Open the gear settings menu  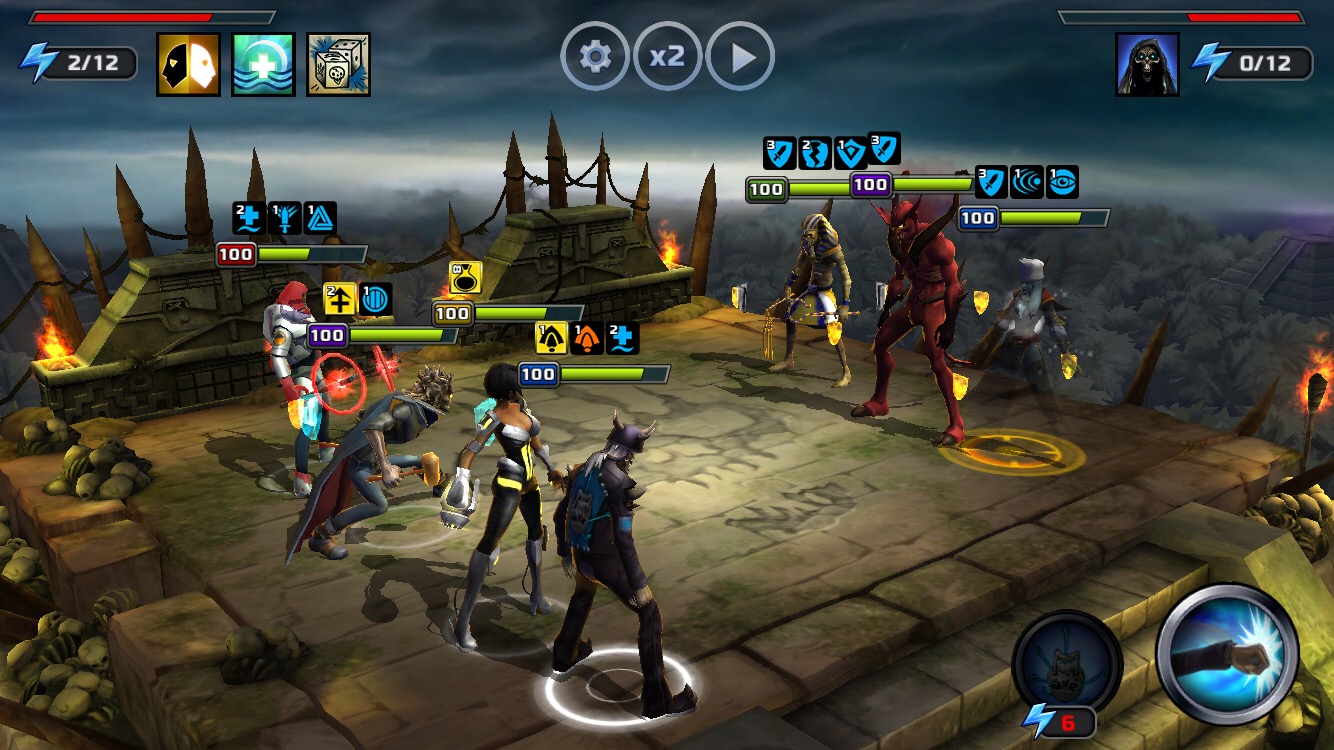click(595, 57)
